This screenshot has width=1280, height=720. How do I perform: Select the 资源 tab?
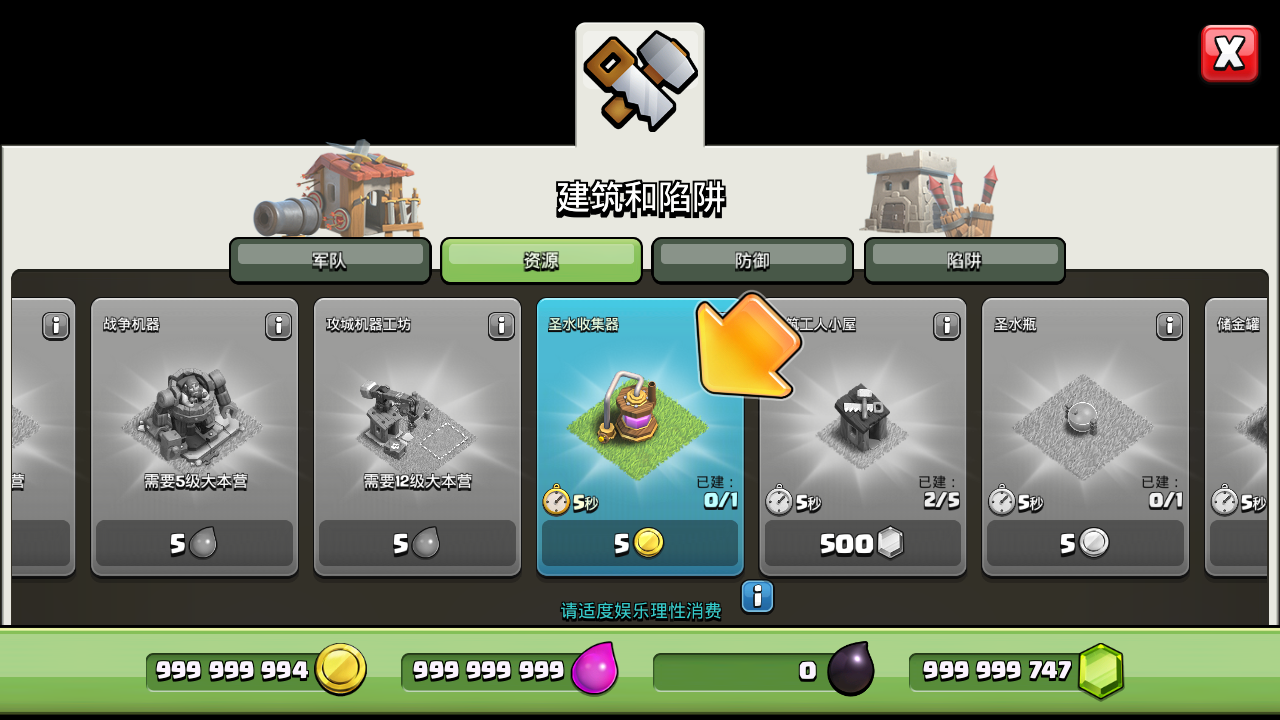(x=541, y=260)
